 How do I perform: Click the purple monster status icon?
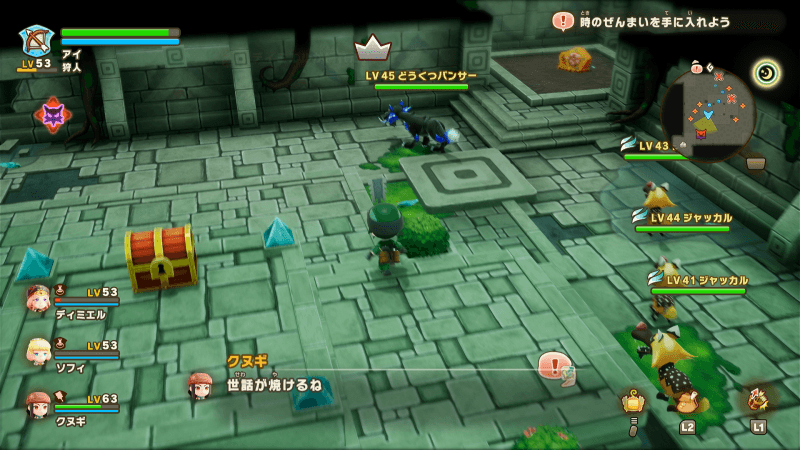[52, 115]
